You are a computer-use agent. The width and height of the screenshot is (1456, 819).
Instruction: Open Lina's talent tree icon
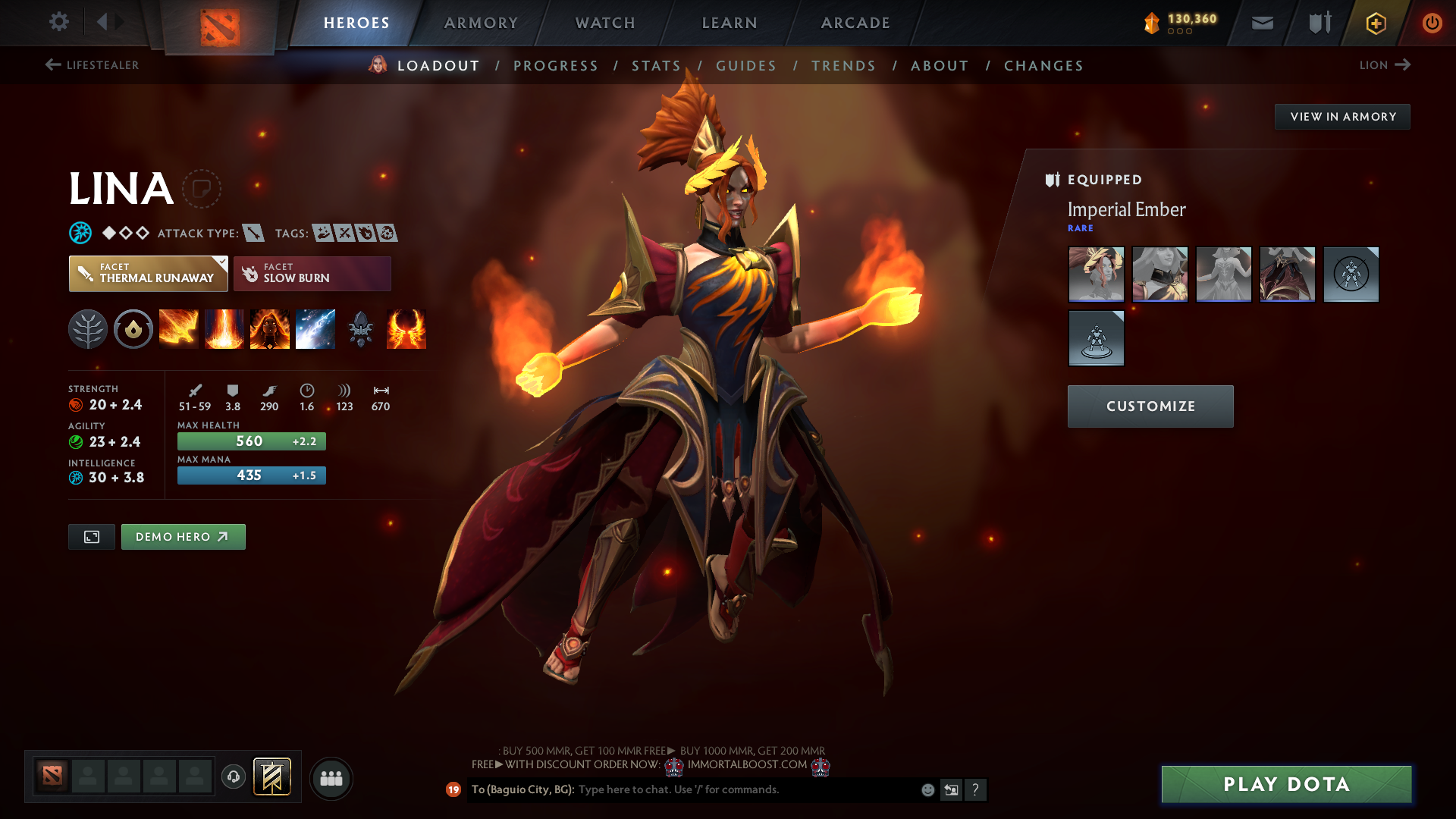pyautogui.click(x=88, y=329)
